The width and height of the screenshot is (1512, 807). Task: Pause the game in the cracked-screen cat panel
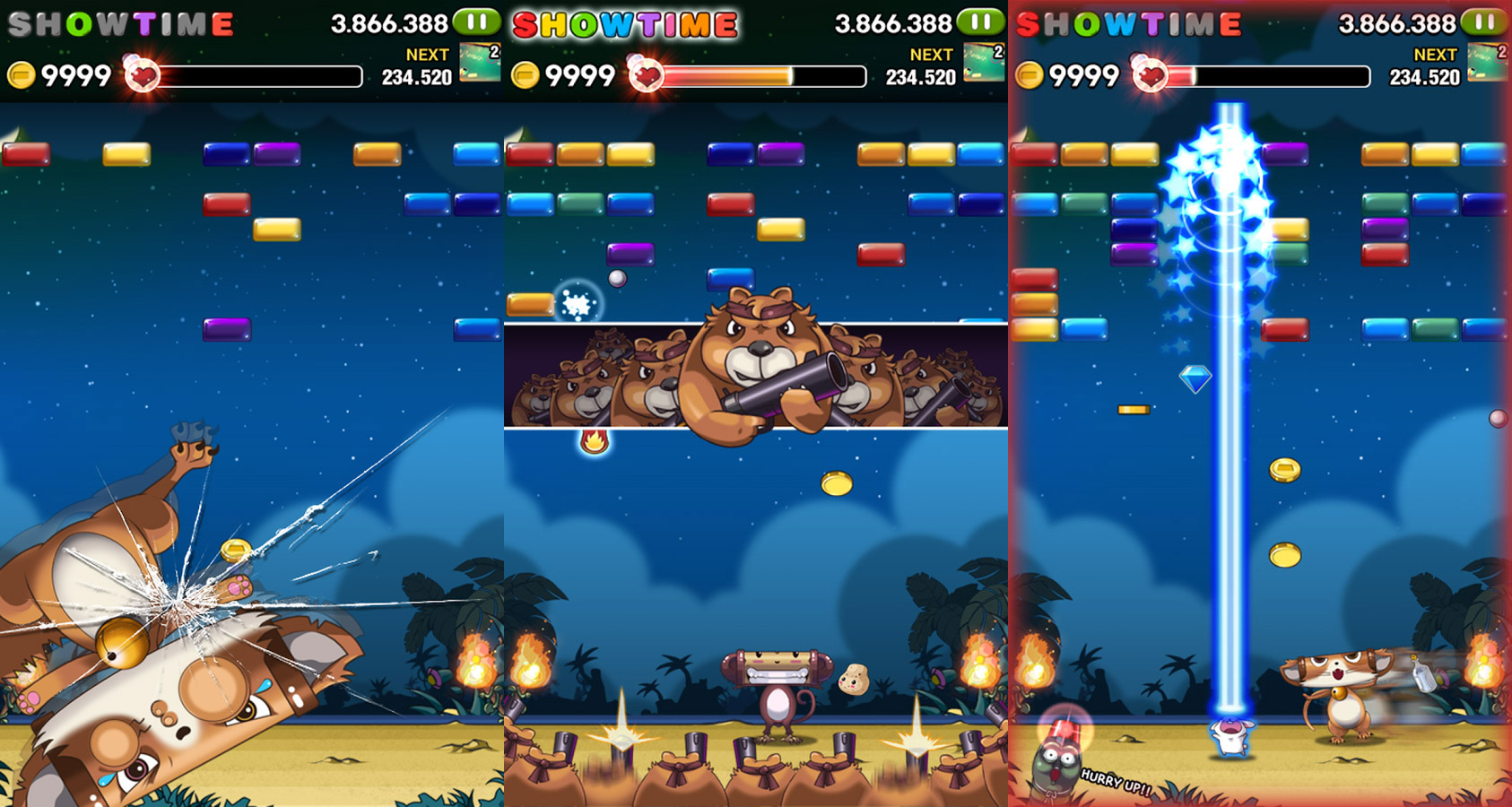tap(477, 21)
